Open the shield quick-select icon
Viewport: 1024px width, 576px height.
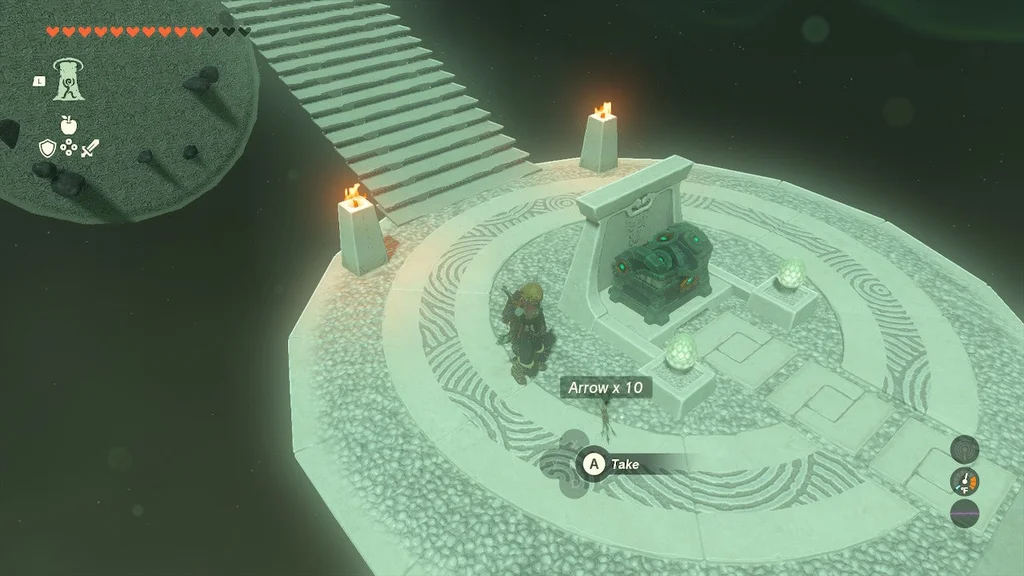tap(46, 148)
